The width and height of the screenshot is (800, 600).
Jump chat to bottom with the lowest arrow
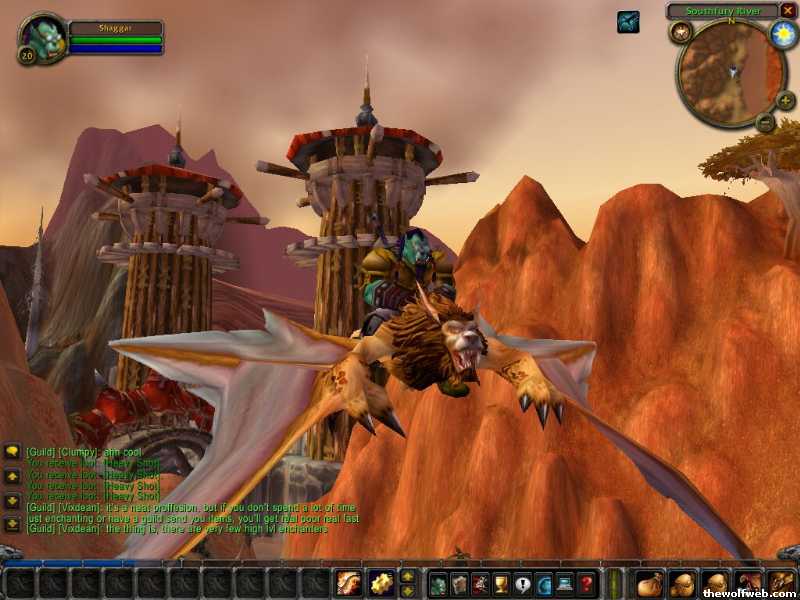tap(12, 524)
